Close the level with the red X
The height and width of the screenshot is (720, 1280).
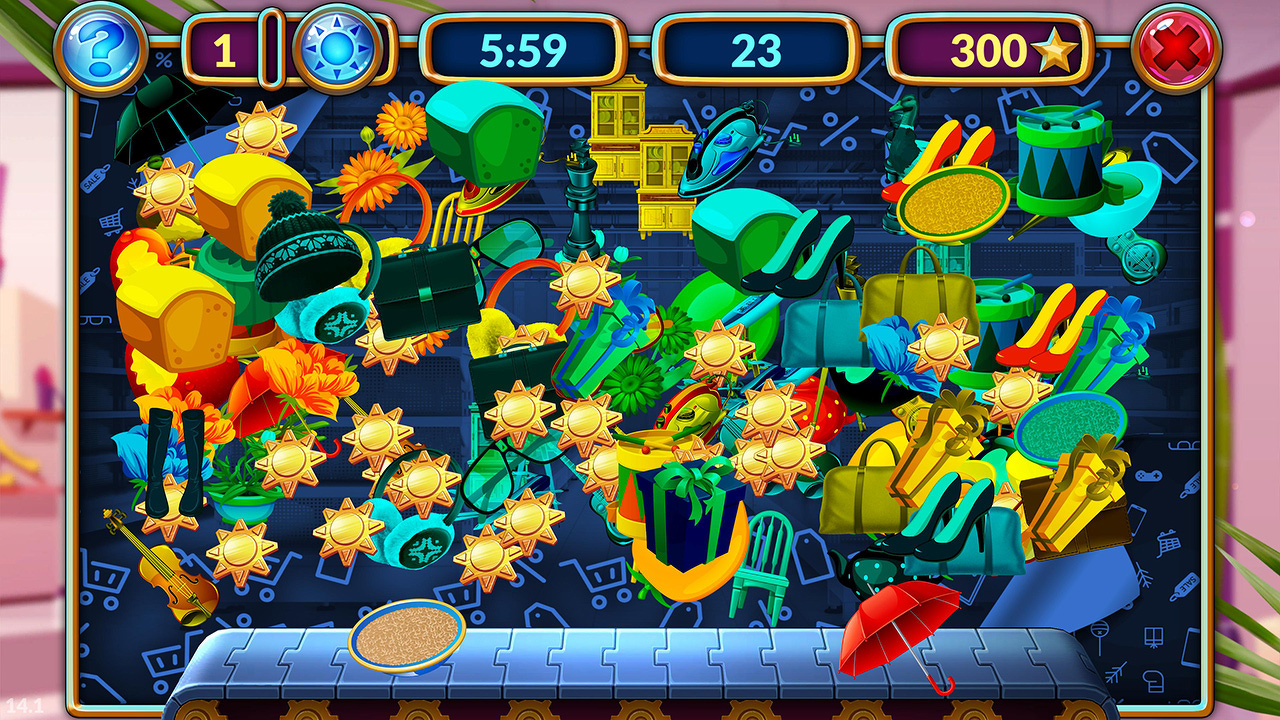pyautogui.click(x=1177, y=48)
